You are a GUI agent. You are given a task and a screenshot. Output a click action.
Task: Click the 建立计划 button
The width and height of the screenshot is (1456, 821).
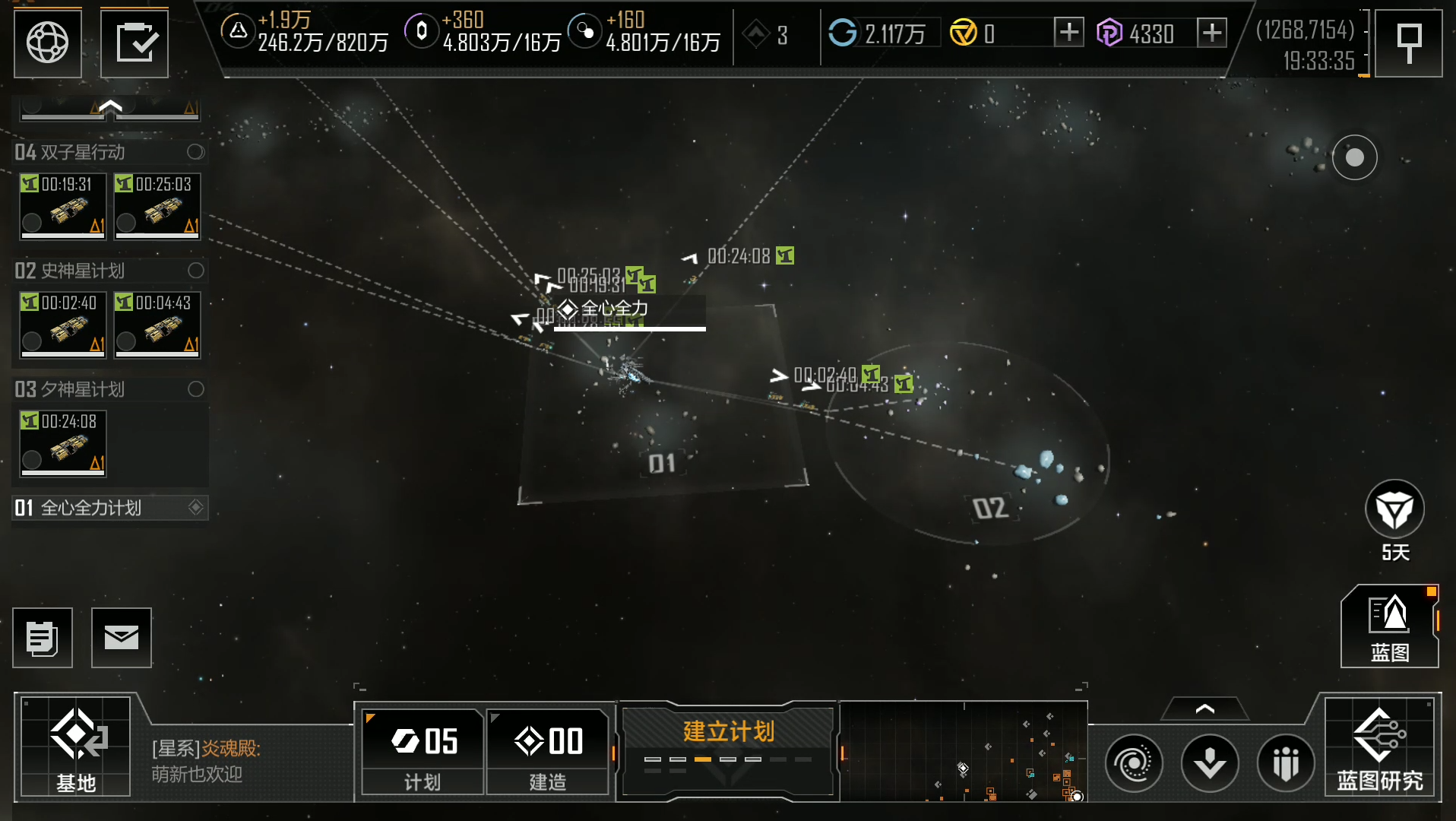coord(728,748)
